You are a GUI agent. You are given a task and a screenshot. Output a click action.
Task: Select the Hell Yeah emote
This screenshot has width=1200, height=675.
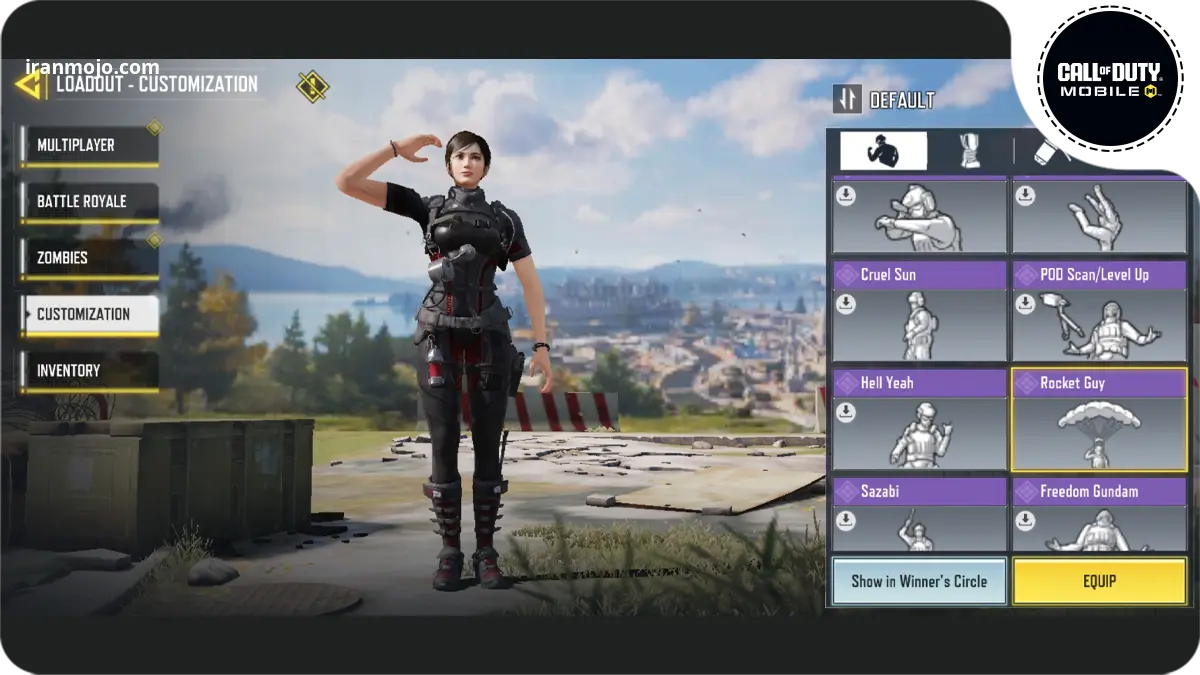919,420
